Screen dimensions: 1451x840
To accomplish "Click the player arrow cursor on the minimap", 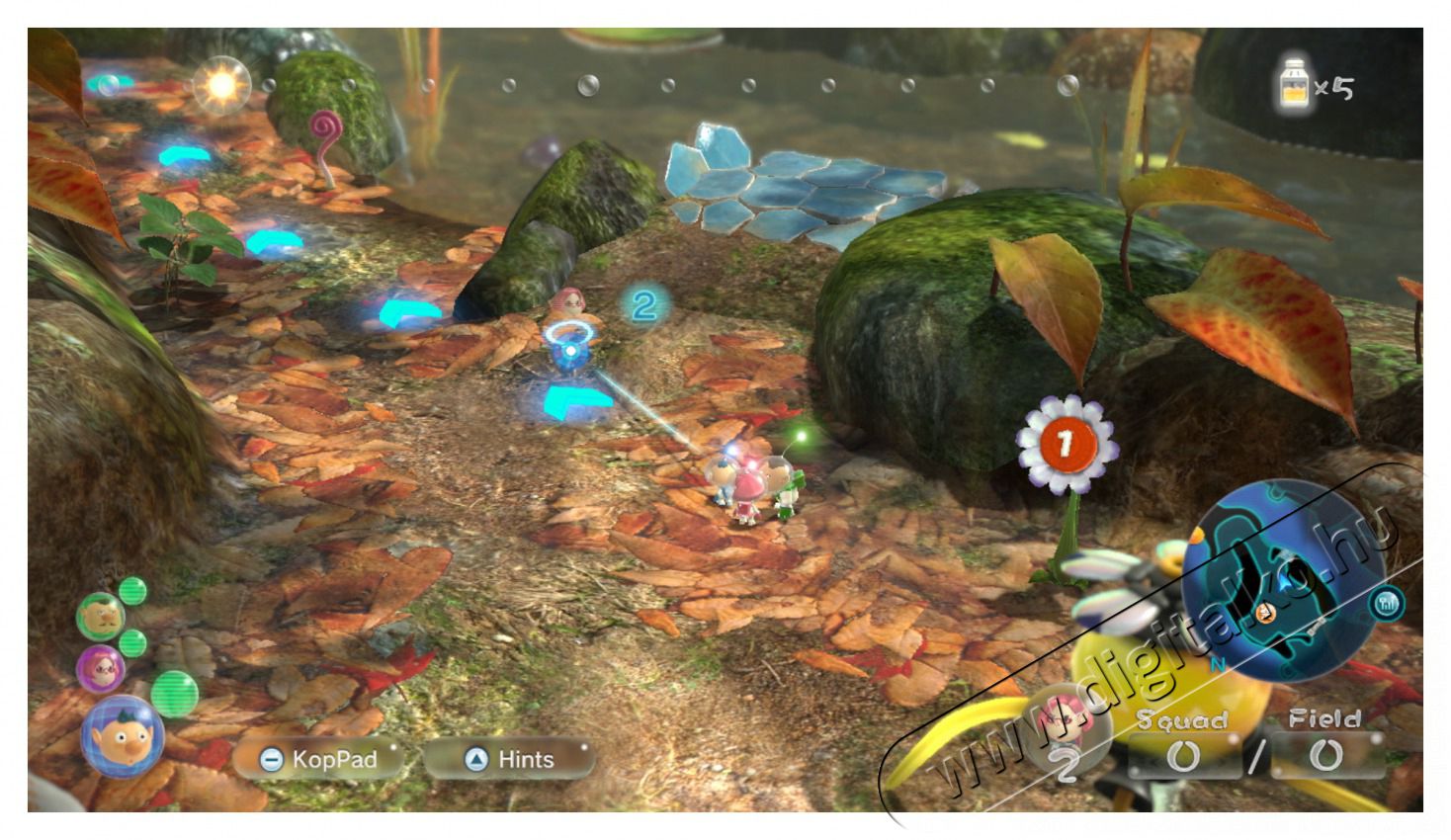I will pyautogui.click(x=1283, y=581).
